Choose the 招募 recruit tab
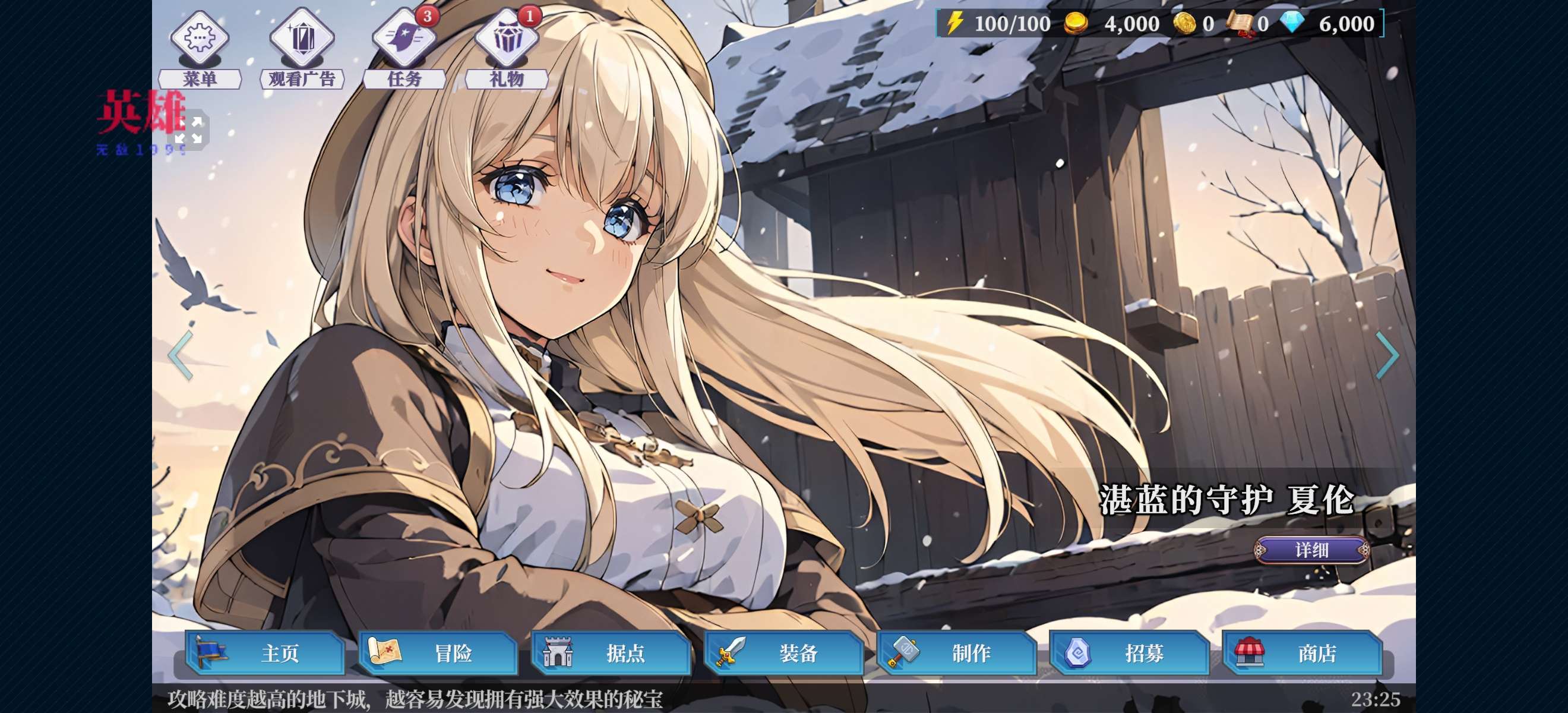Image resolution: width=1568 pixels, height=713 pixels. click(x=1129, y=654)
